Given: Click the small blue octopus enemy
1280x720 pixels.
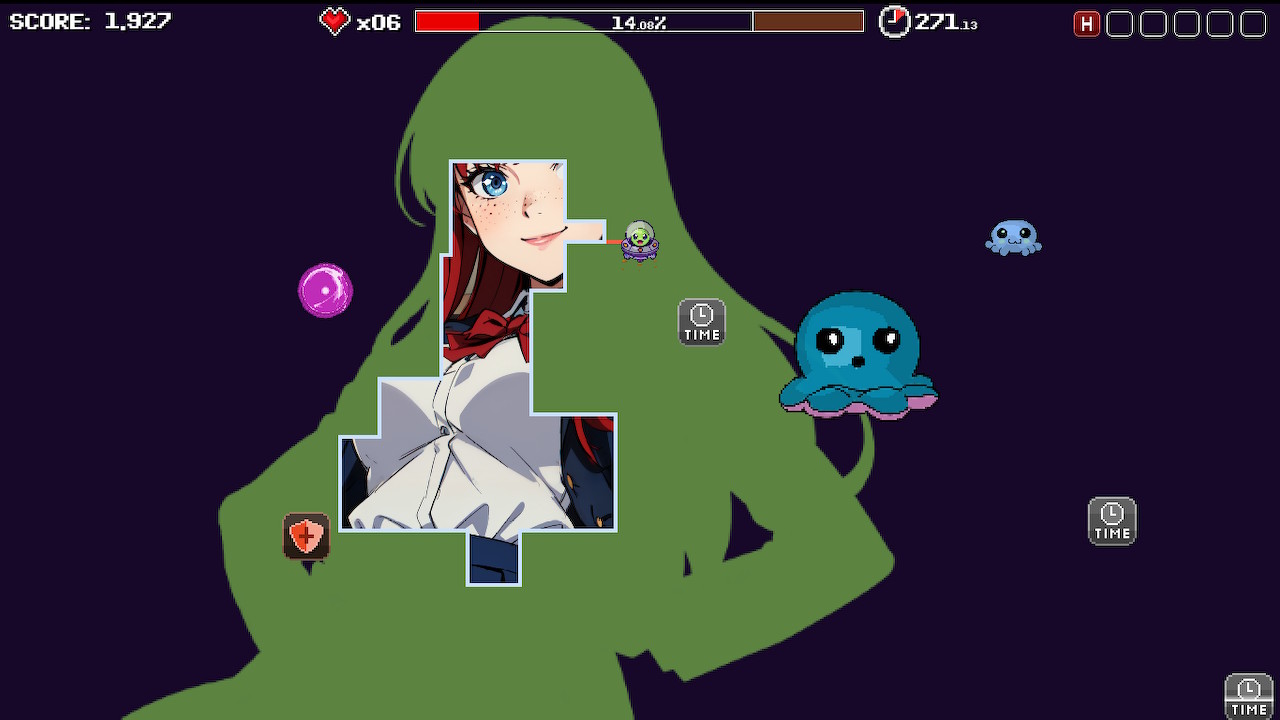Looking at the screenshot, I should (x=1013, y=238).
